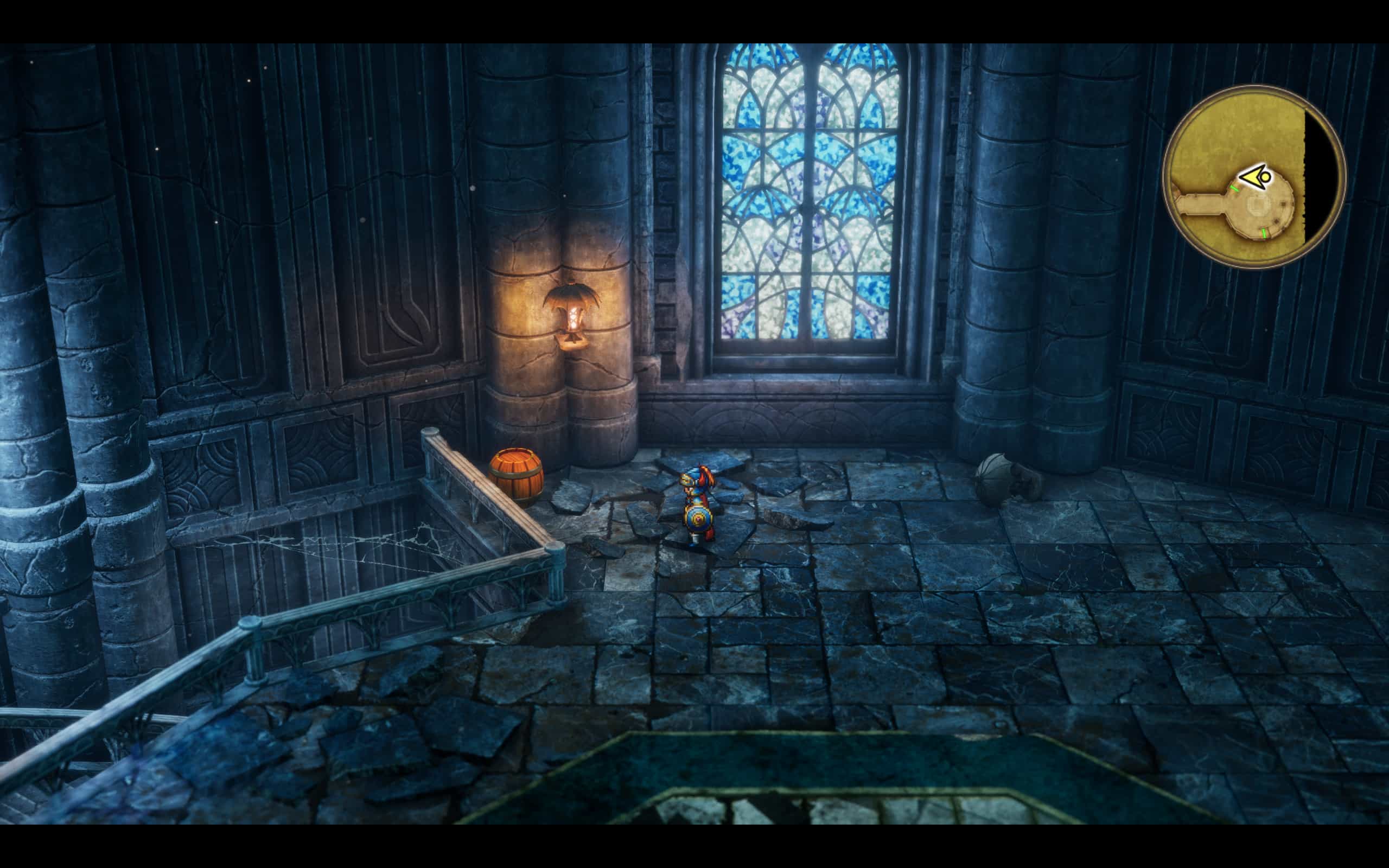
Task: Open the circular minimap
Action: click(x=1254, y=176)
